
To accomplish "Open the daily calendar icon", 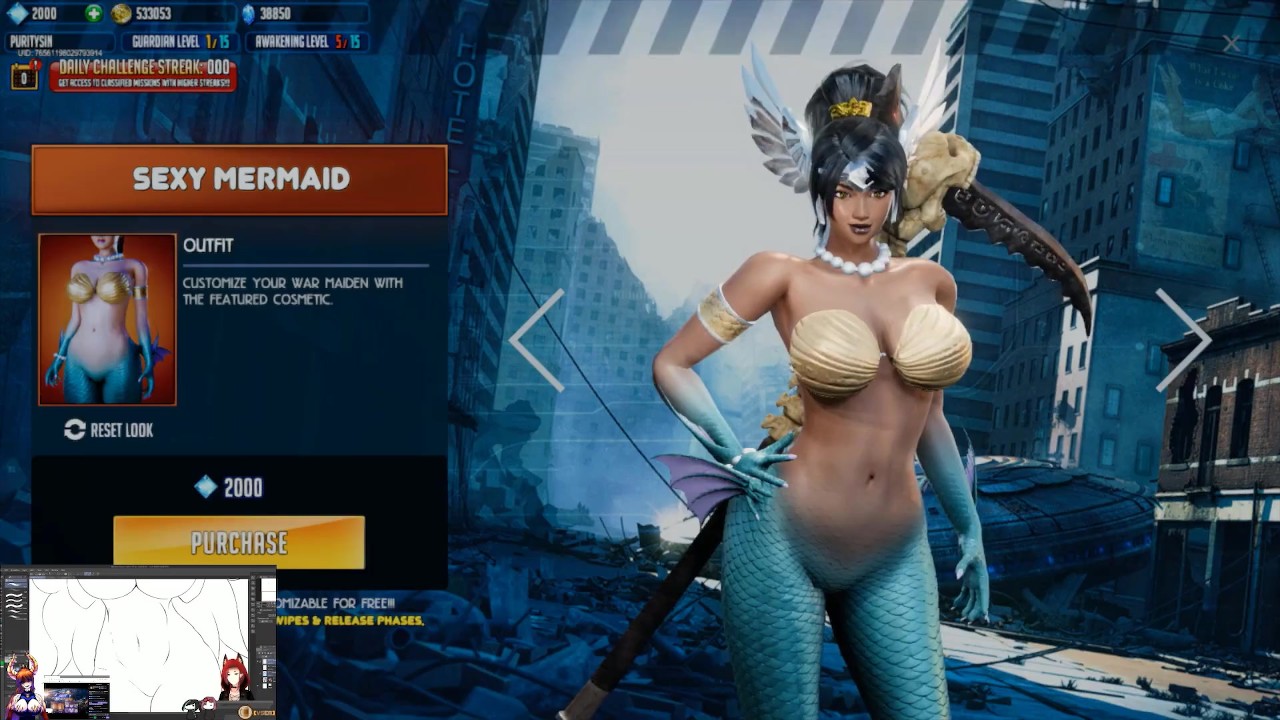I will pyautogui.click(x=24, y=75).
